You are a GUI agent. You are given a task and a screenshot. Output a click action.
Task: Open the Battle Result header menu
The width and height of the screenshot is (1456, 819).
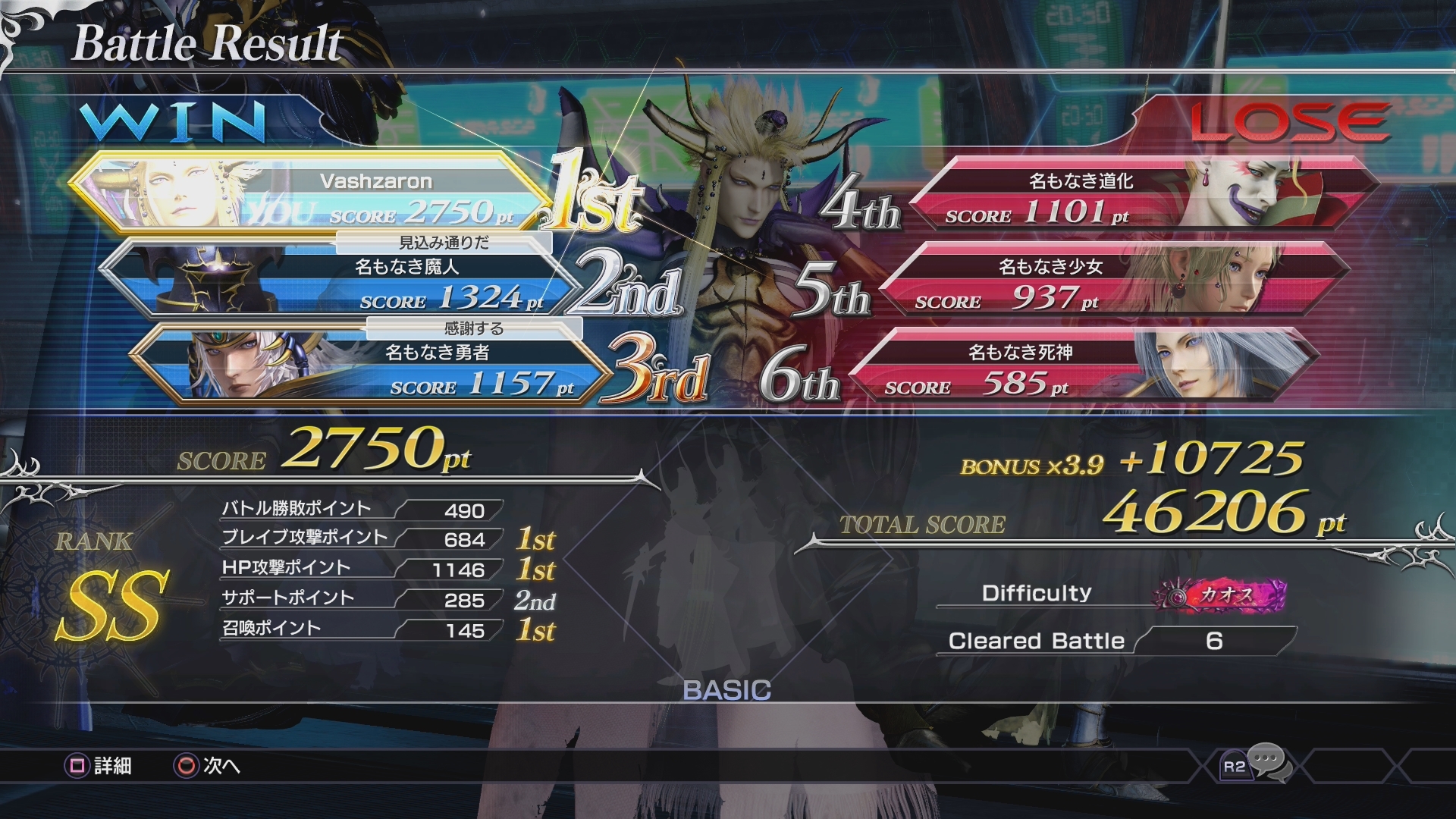point(205,44)
